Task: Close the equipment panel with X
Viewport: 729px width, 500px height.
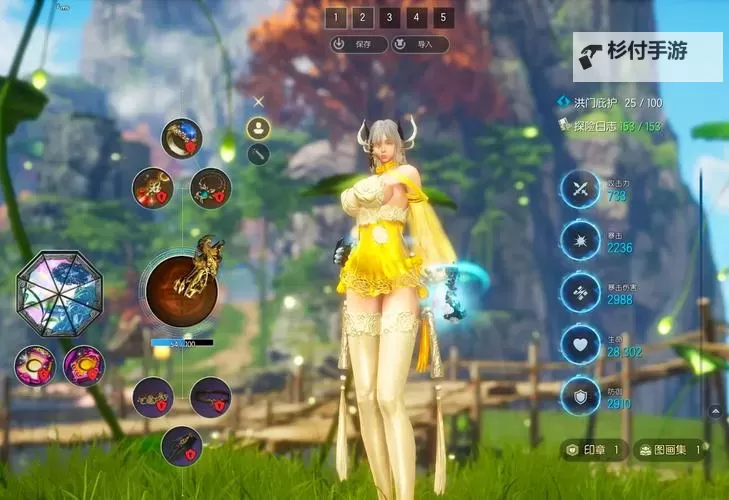Action: (259, 101)
